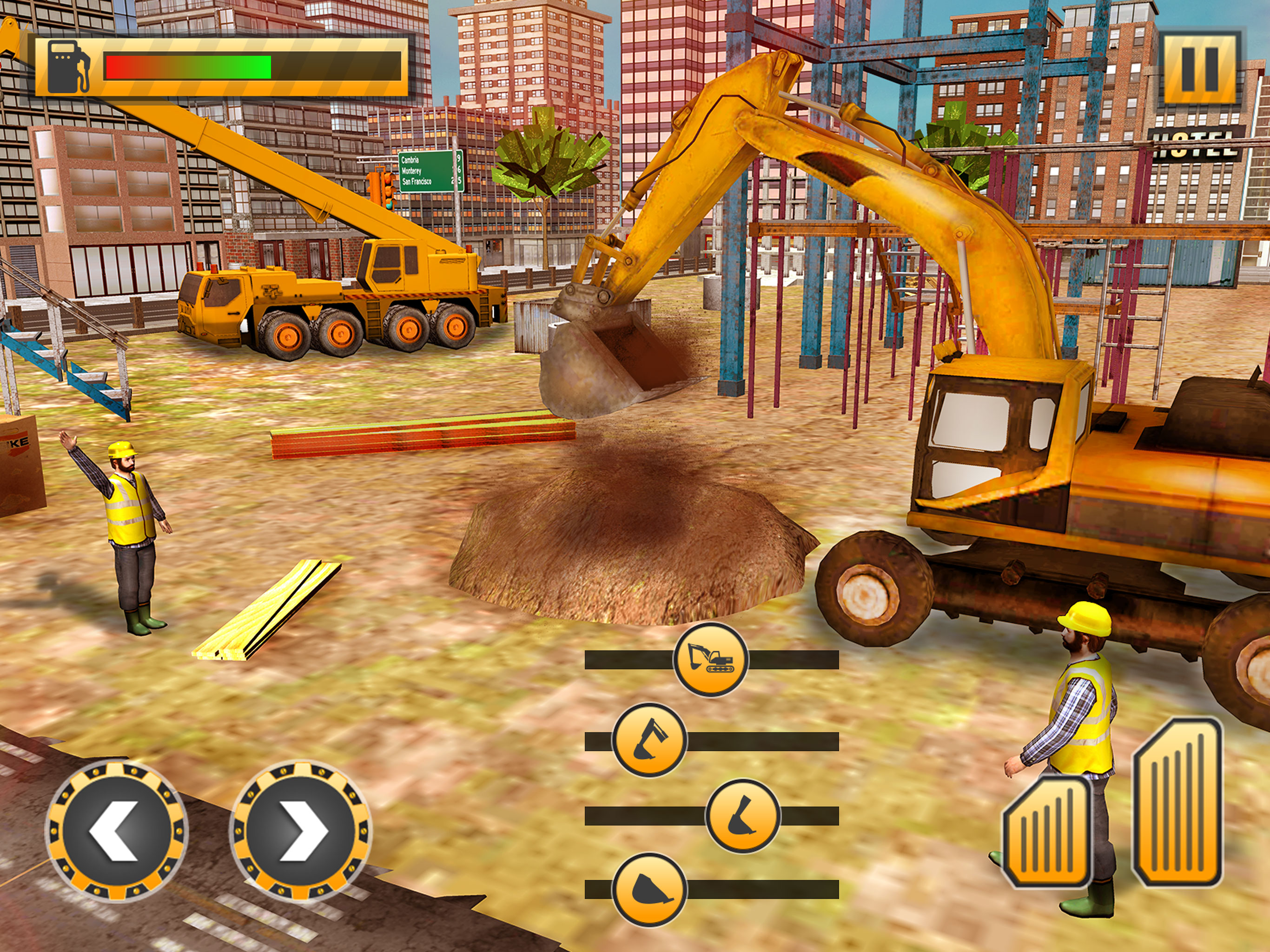This screenshot has height=952, width=1270.
Task: Click the whole excavator slider knob
Action: (711, 659)
